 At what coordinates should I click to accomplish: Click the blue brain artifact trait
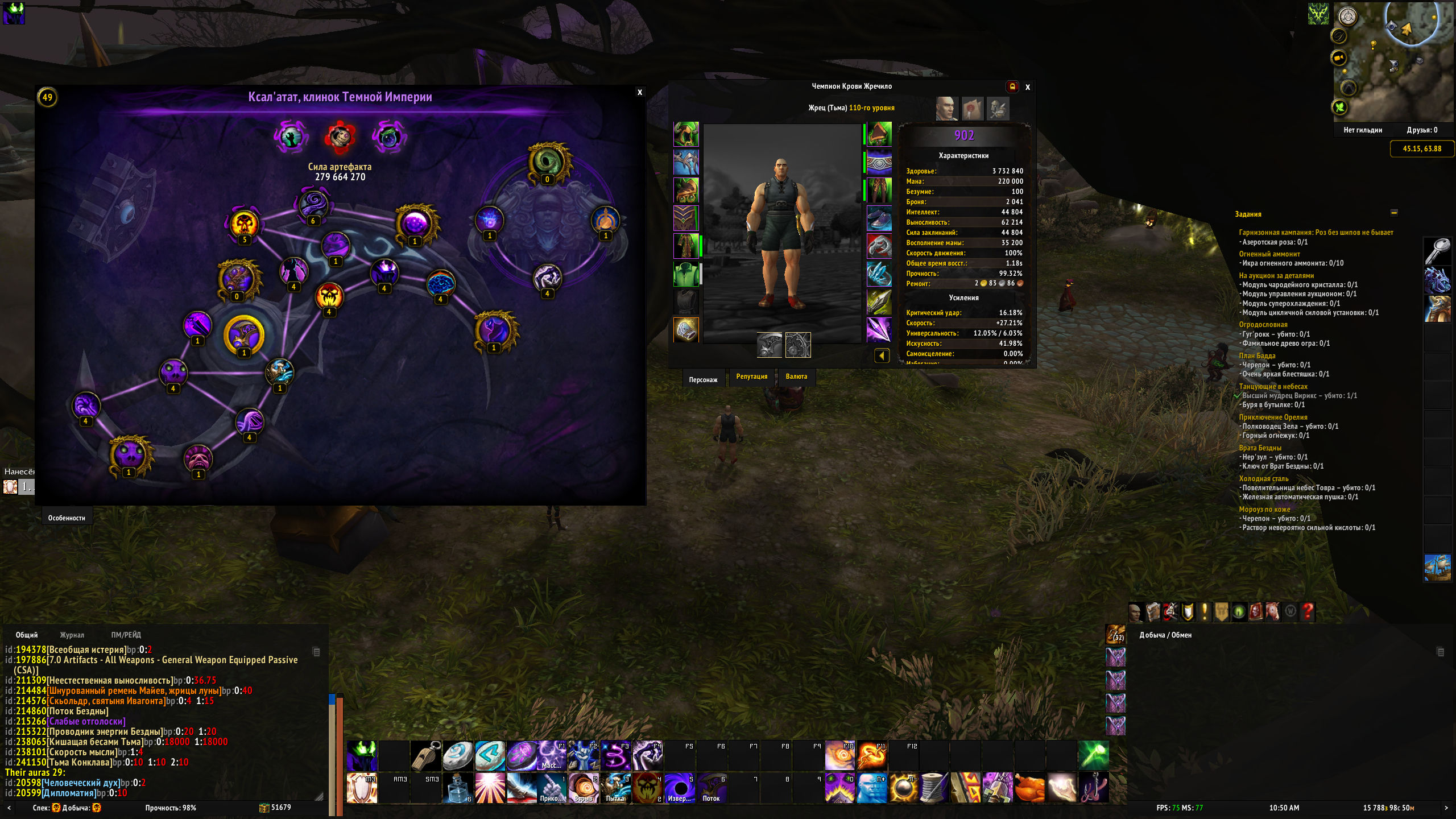[x=440, y=283]
